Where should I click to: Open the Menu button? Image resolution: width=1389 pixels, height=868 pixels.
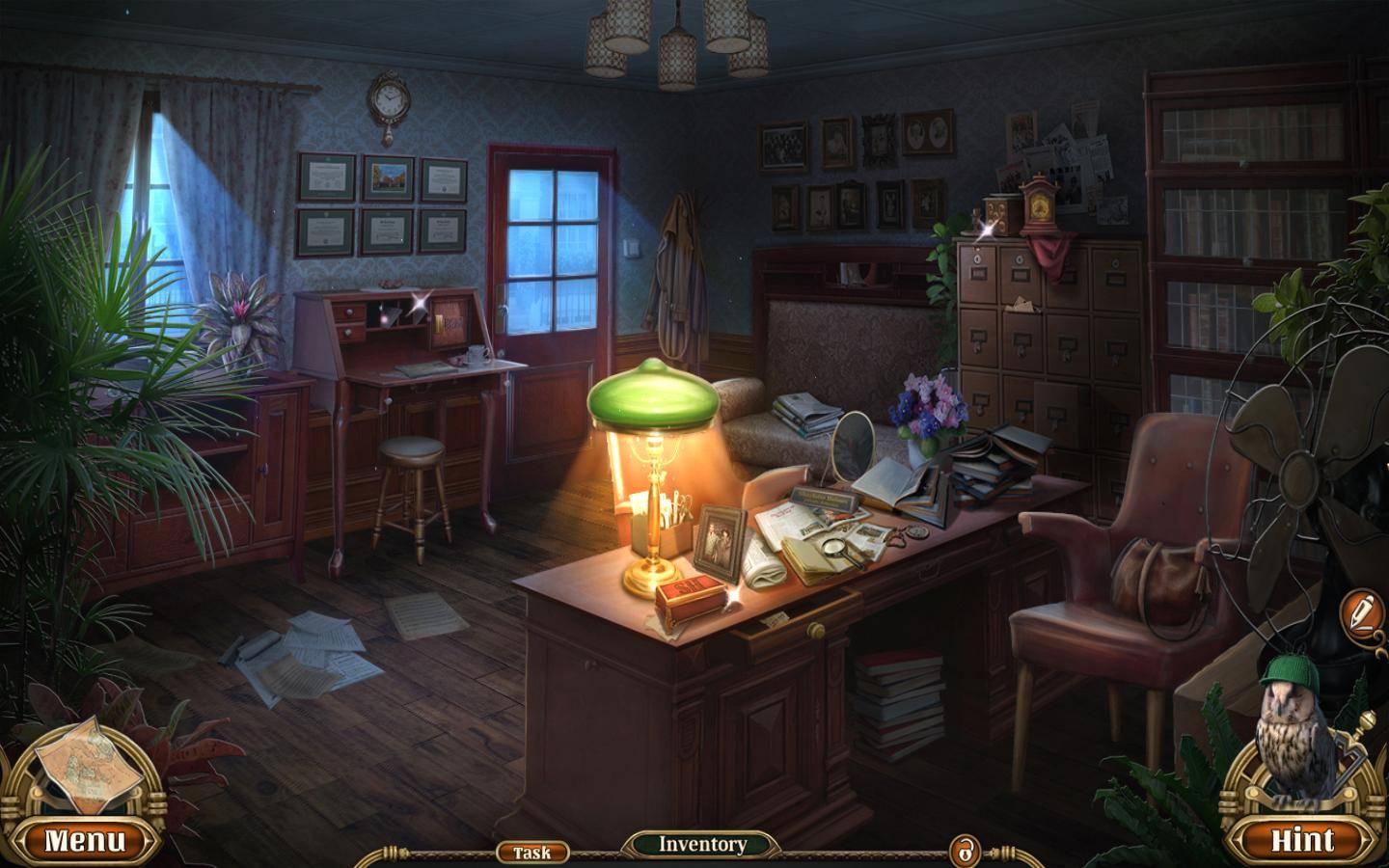tap(85, 840)
